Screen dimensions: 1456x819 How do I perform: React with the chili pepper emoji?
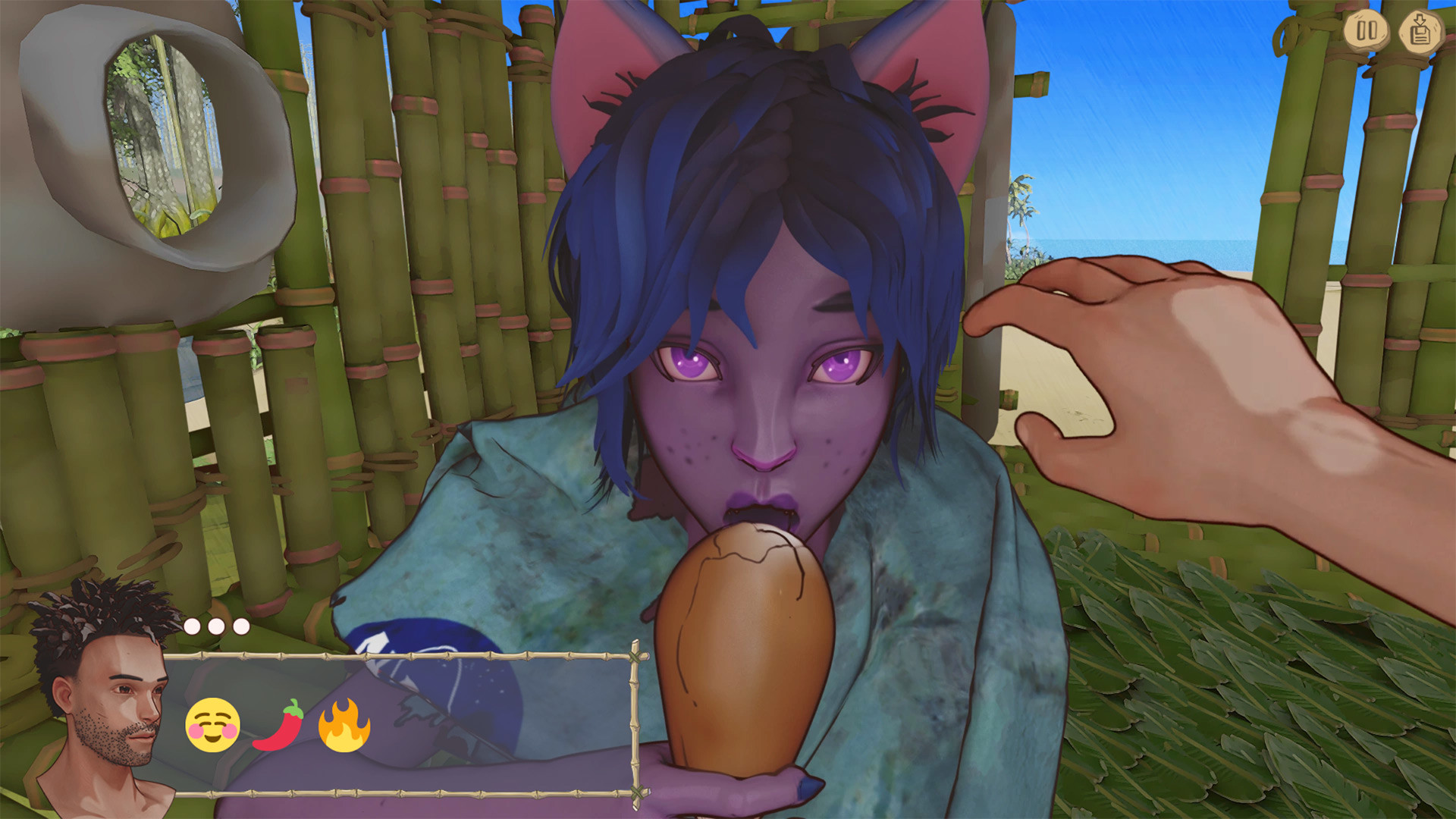point(280,726)
